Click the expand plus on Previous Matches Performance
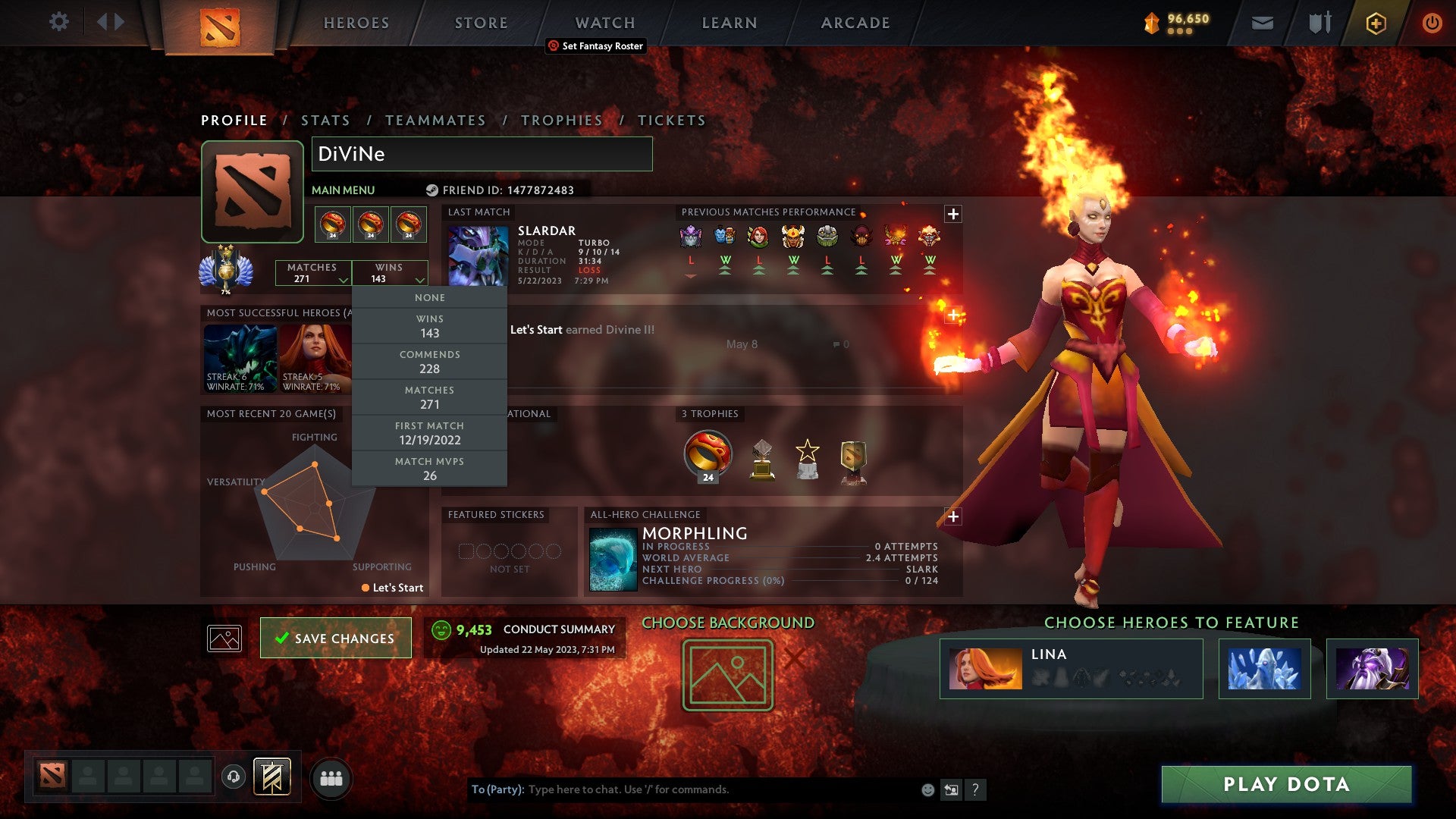 [x=953, y=214]
